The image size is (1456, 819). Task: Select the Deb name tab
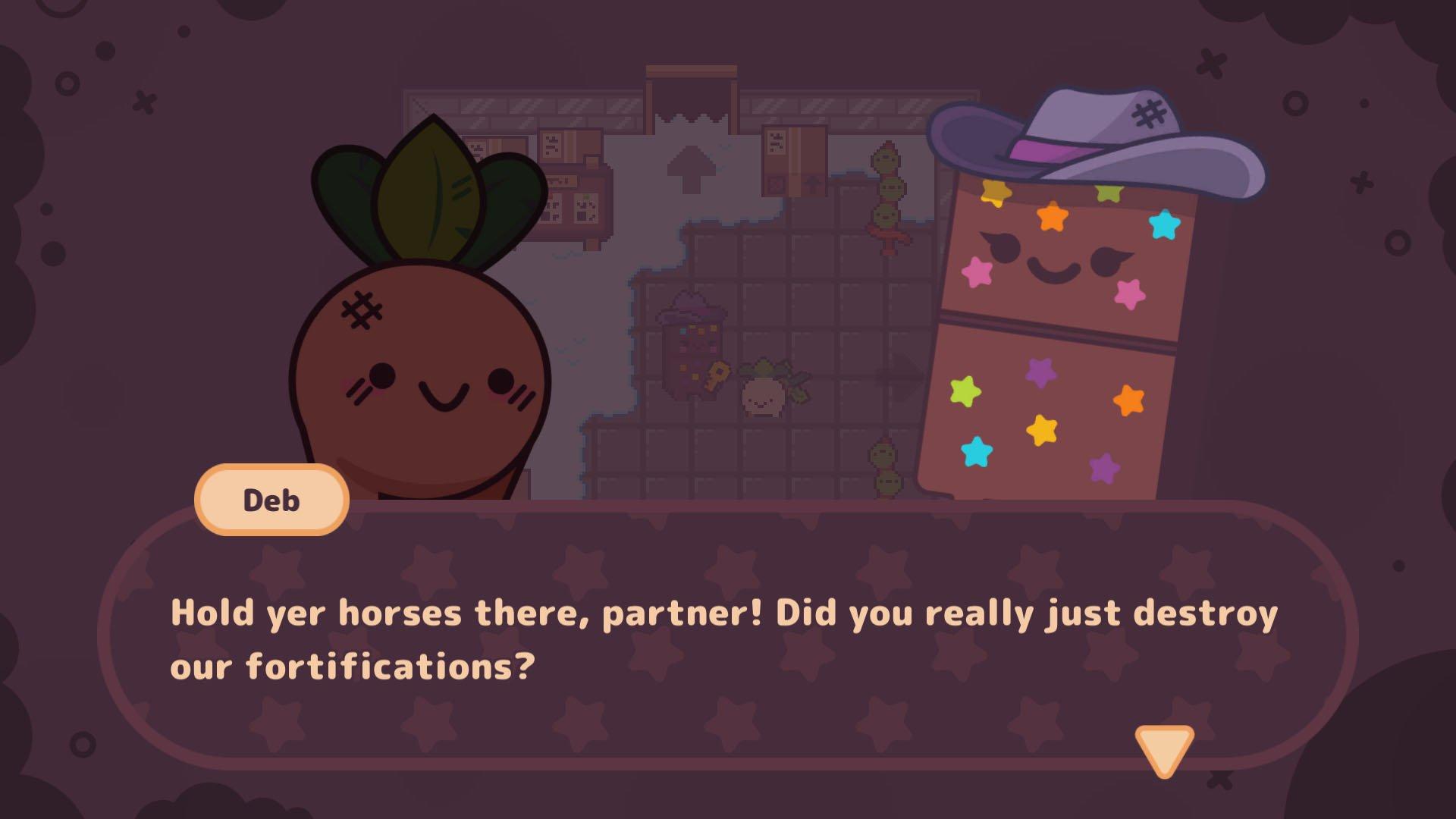(x=271, y=500)
